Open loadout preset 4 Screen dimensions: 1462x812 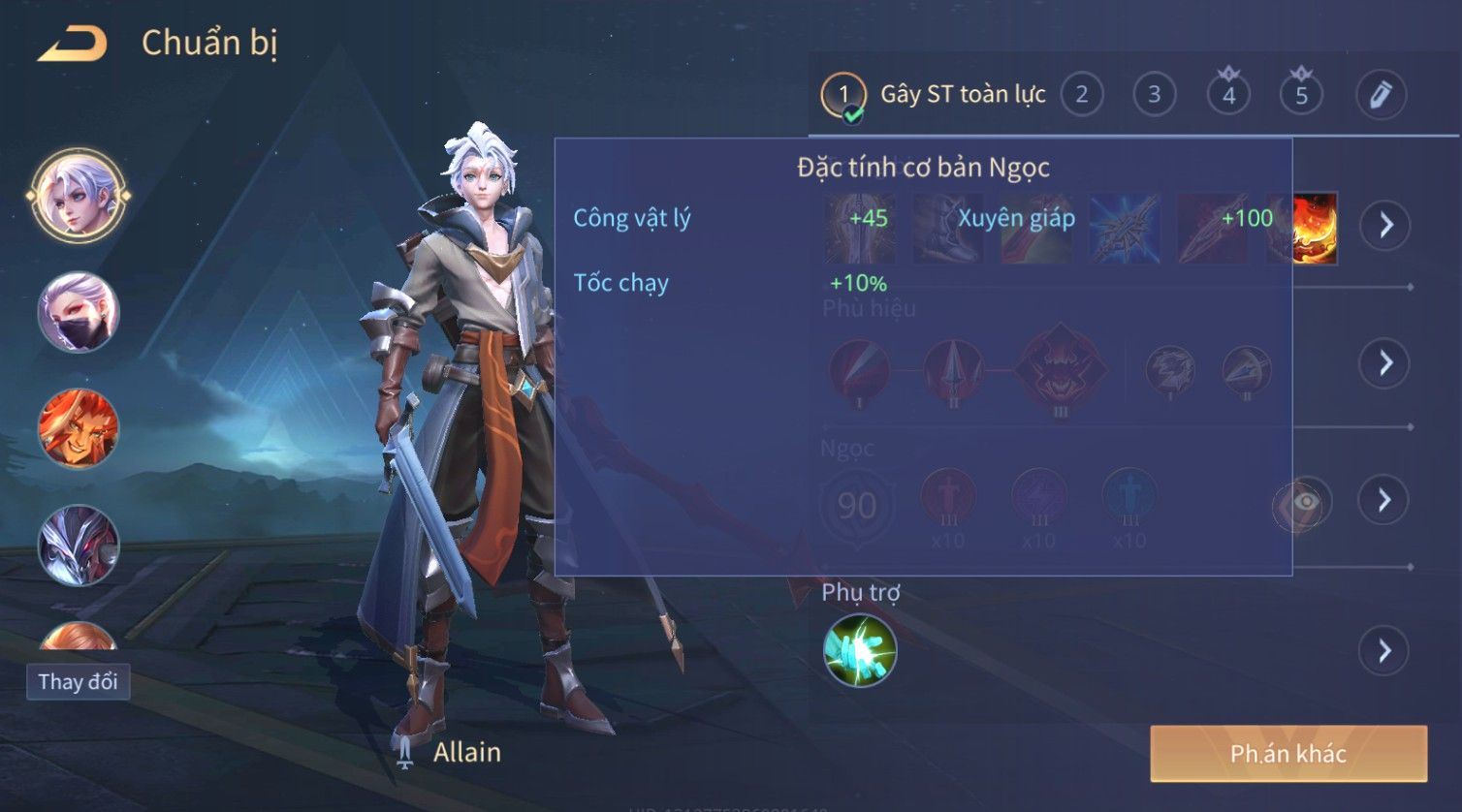(1228, 95)
